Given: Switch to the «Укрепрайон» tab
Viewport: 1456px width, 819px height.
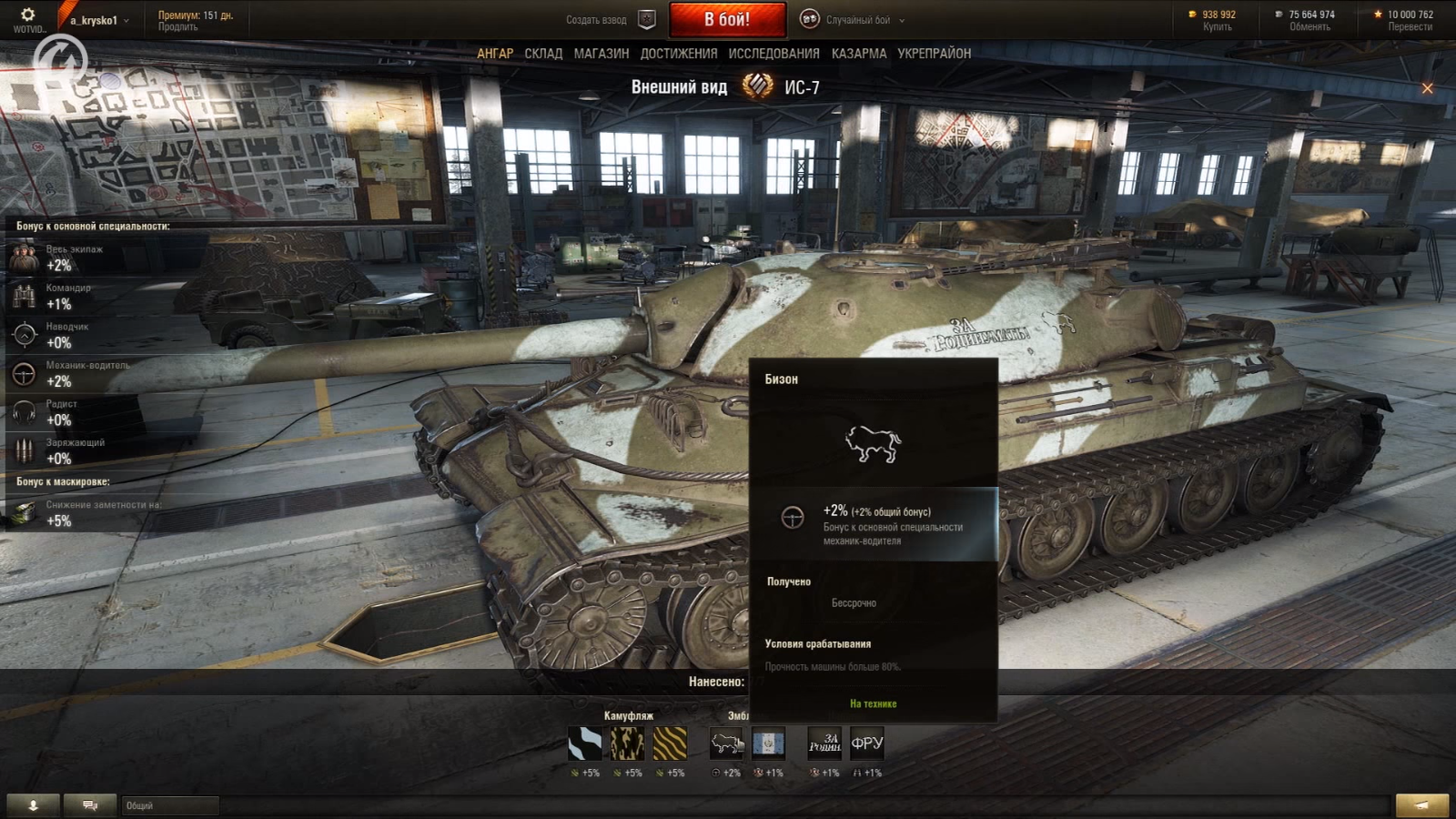Looking at the screenshot, I should point(934,54).
